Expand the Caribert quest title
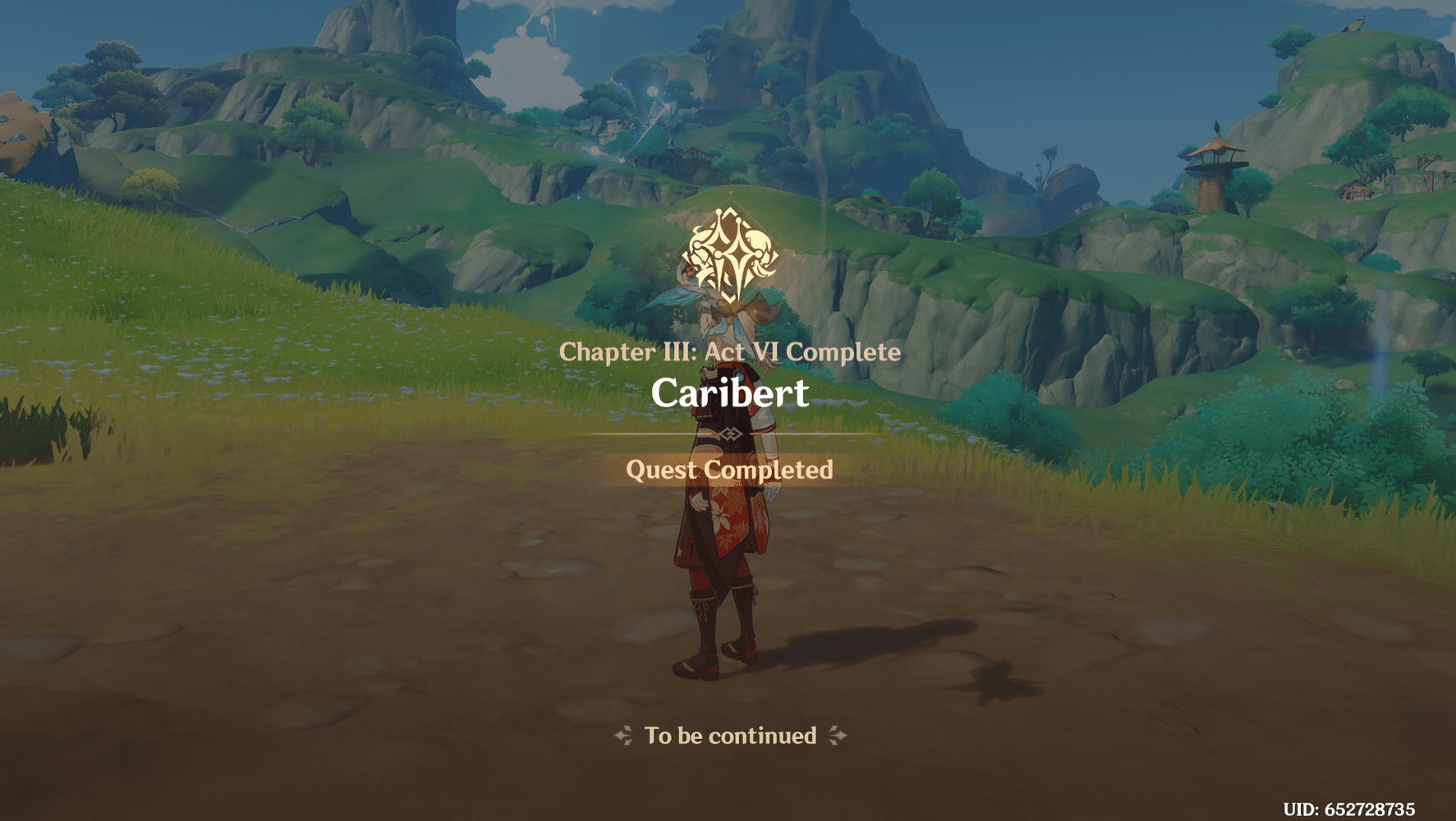 [x=729, y=393]
